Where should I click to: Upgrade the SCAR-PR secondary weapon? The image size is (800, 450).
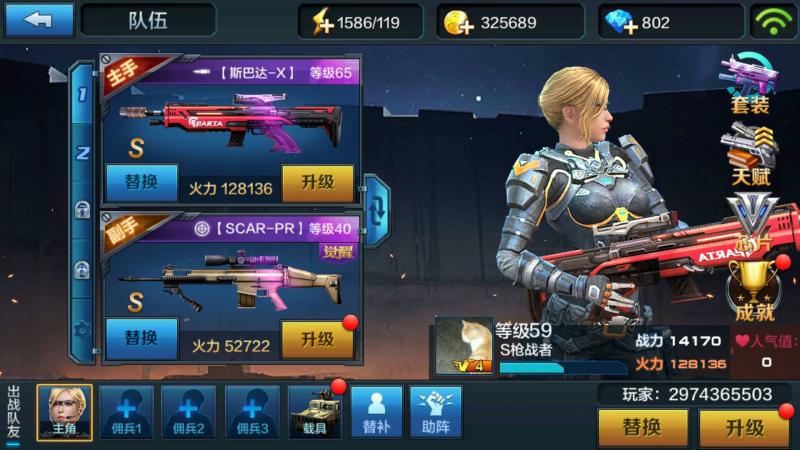click(317, 340)
